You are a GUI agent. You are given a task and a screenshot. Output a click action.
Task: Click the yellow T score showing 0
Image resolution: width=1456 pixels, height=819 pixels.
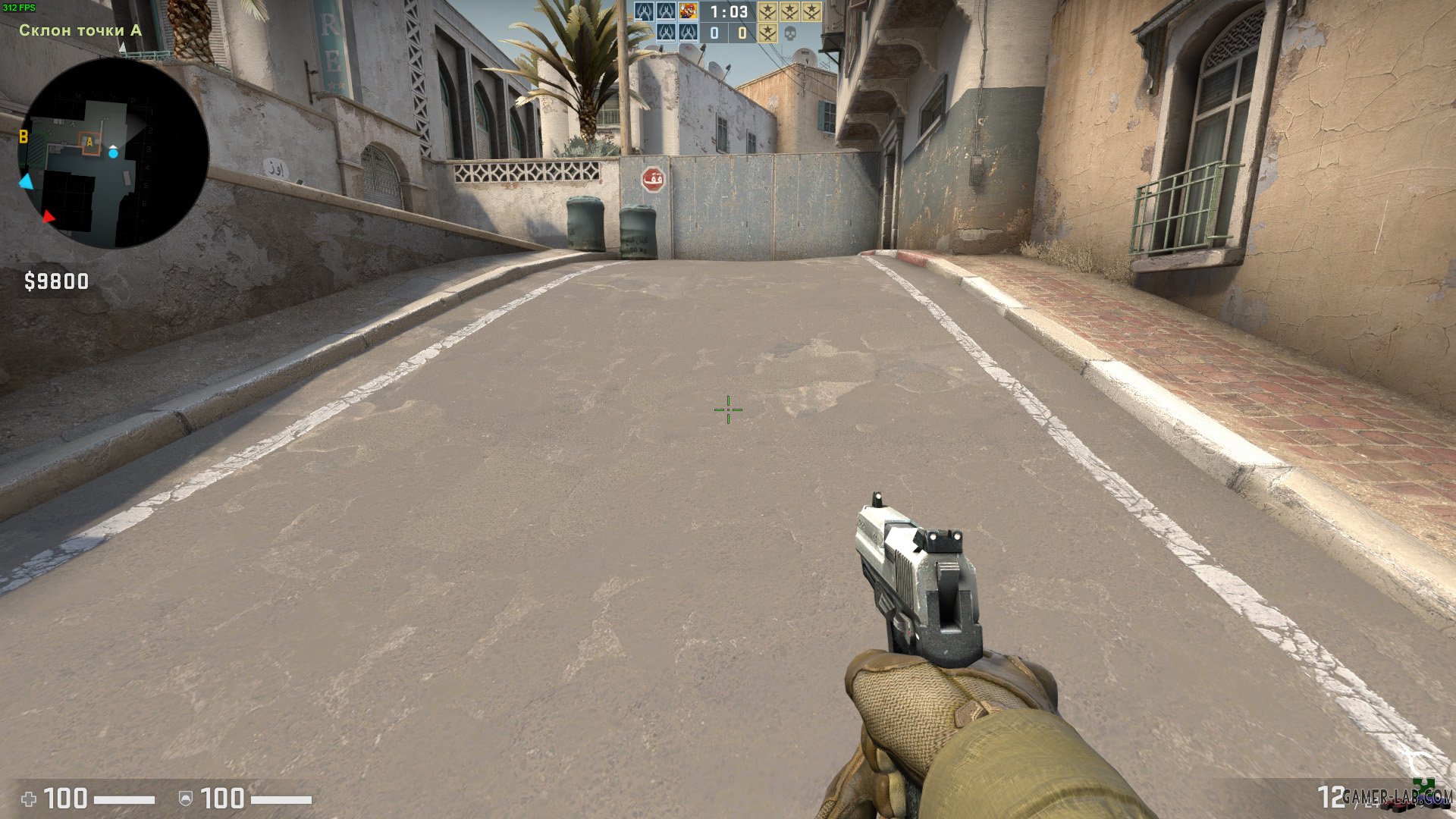coord(742,33)
